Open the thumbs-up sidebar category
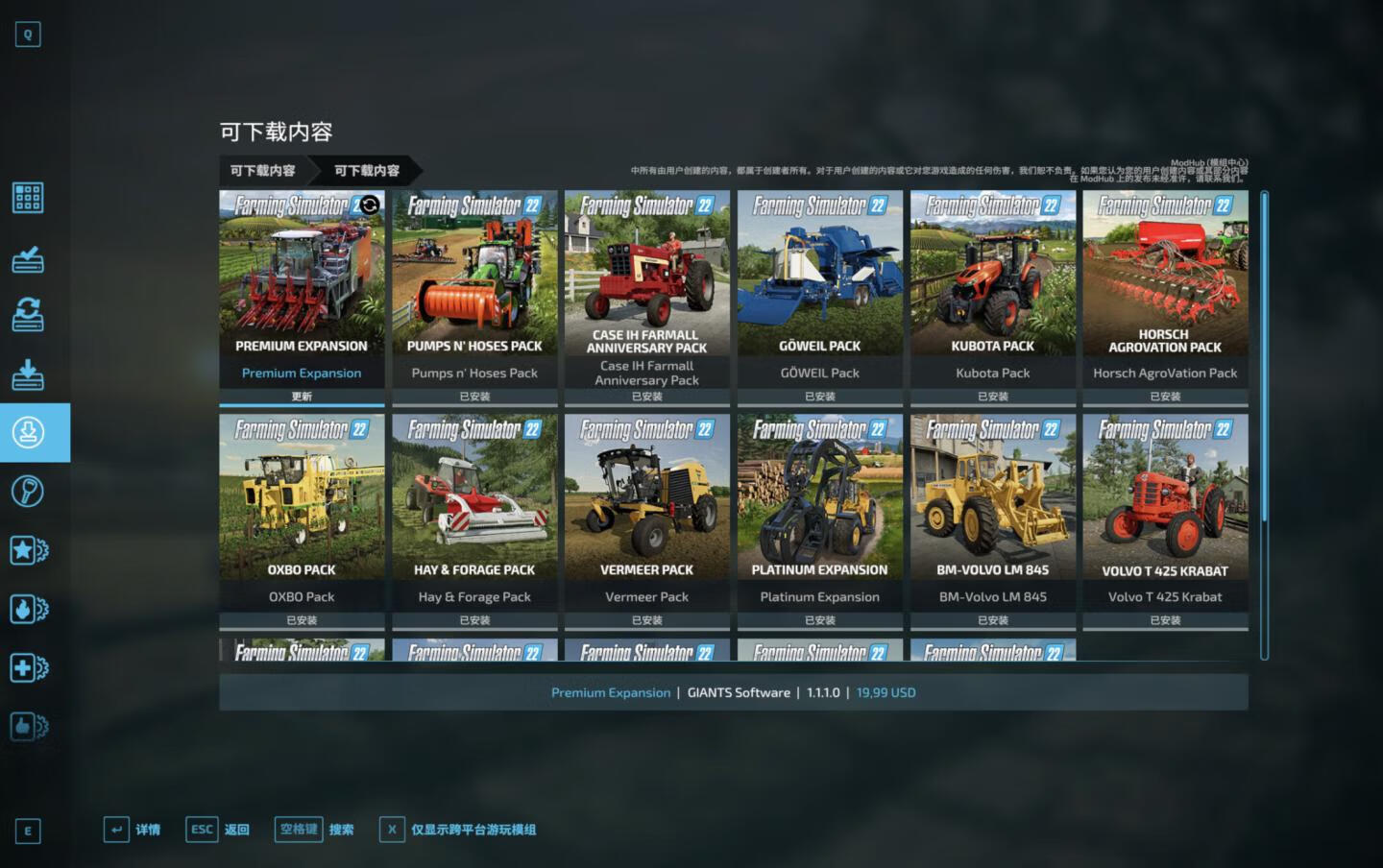 (28, 727)
